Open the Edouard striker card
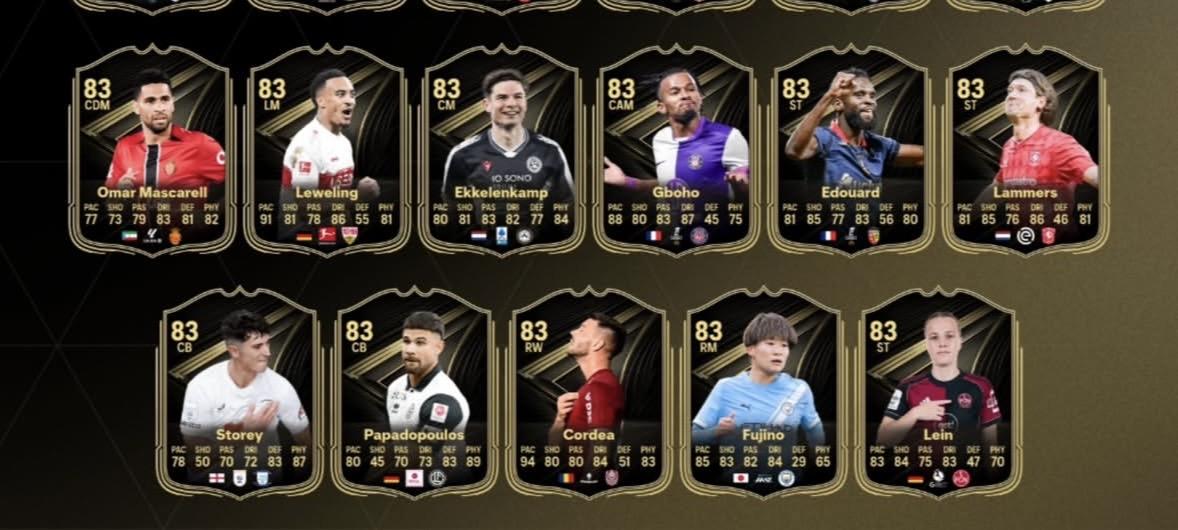 pyautogui.click(x=851, y=150)
